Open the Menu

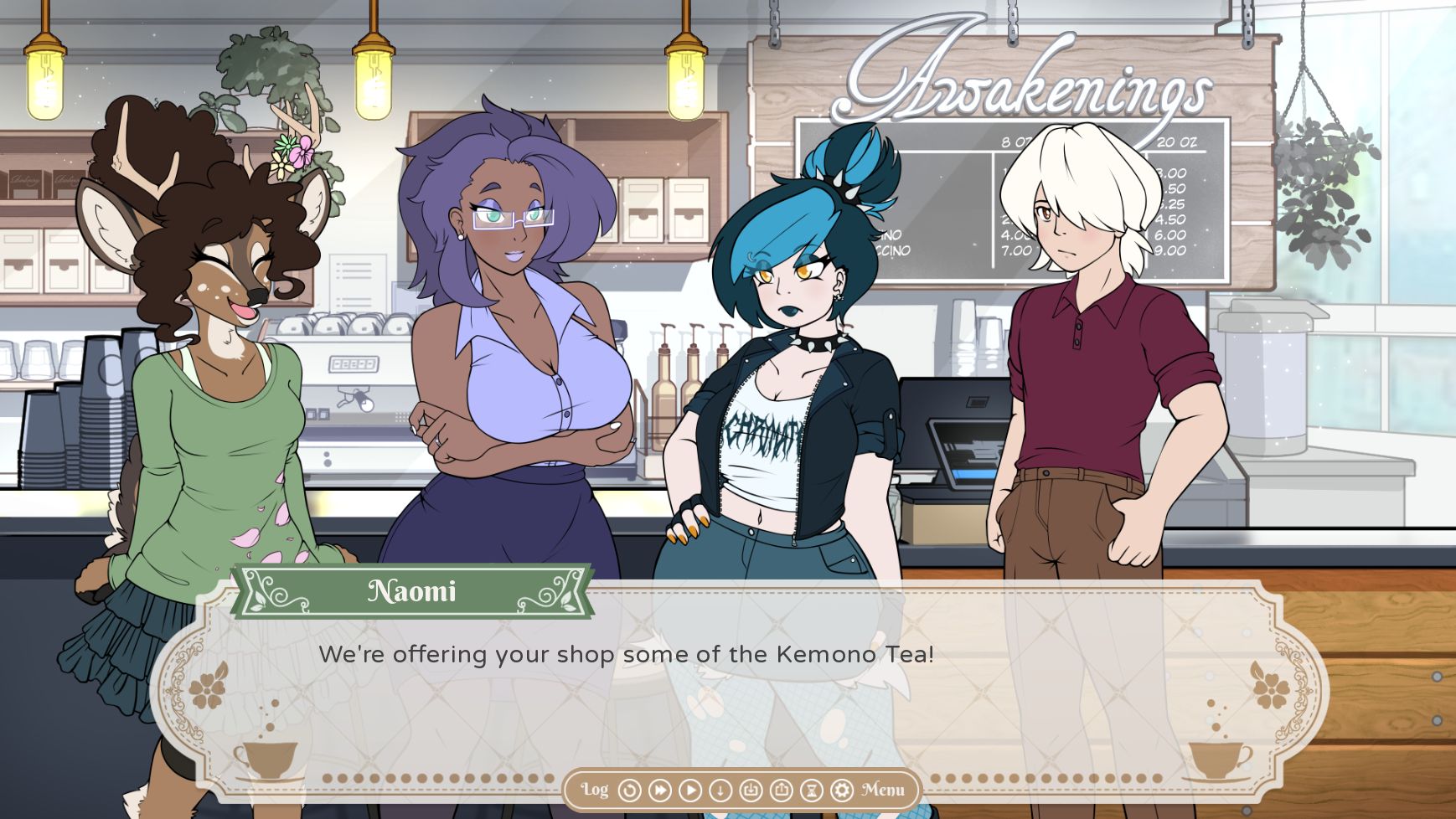(883, 790)
